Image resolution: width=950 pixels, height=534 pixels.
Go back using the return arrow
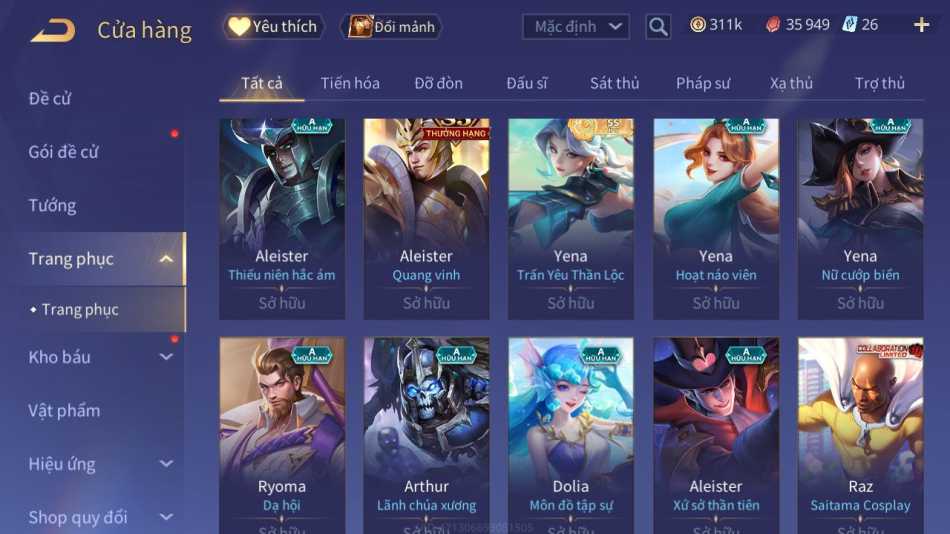coord(53,30)
